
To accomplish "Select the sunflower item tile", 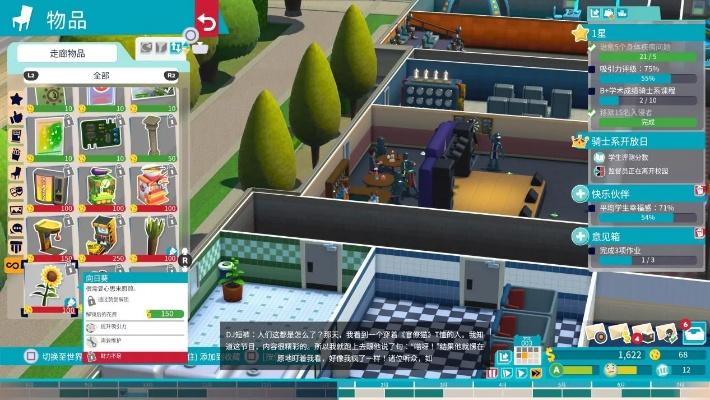I will [x=46, y=287].
